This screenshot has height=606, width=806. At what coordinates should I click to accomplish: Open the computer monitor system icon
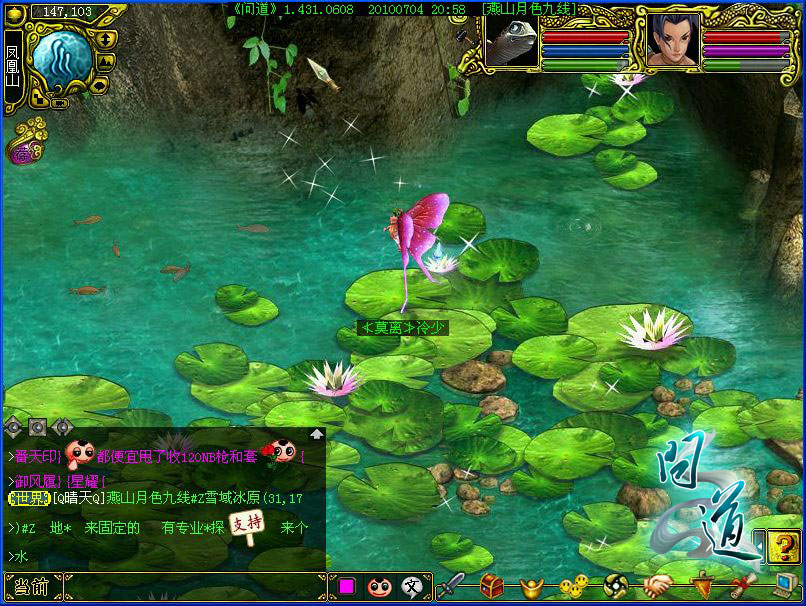[784, 586]
